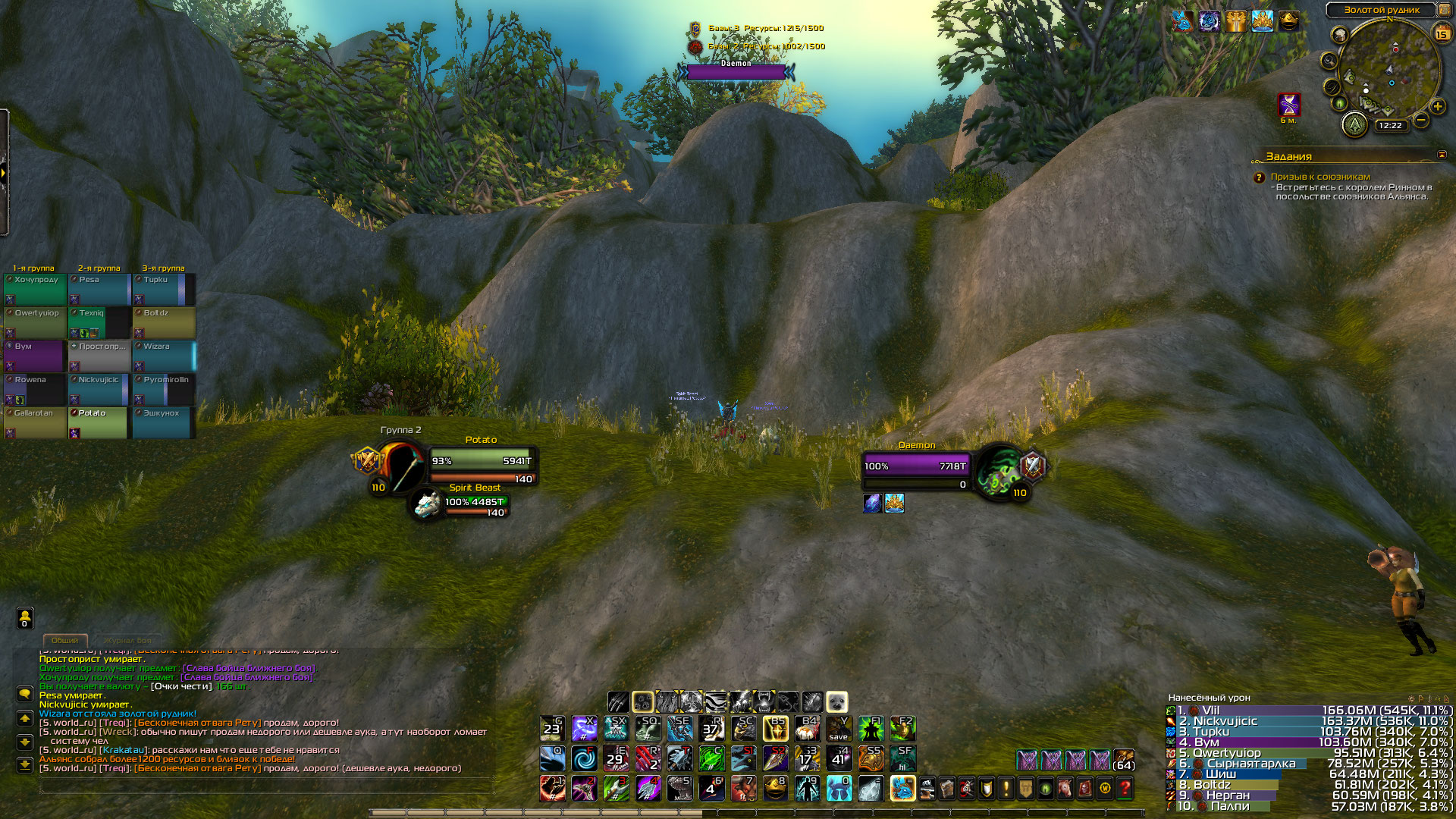Click the Золотой рудник zone name header
Viewport: 1456px width, 819px height.
1381,10
